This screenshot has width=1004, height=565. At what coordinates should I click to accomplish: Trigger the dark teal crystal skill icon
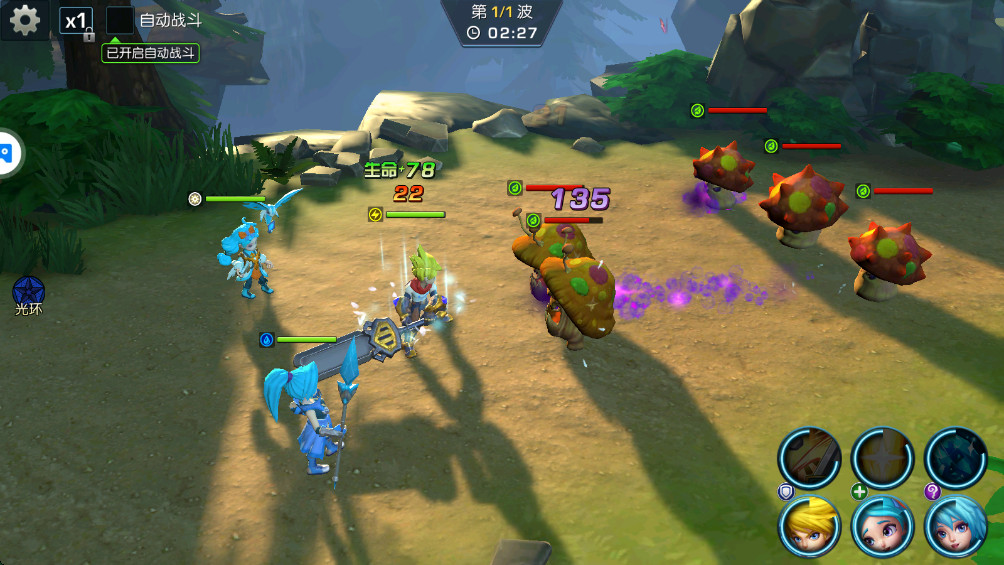[x=956, y=458]
